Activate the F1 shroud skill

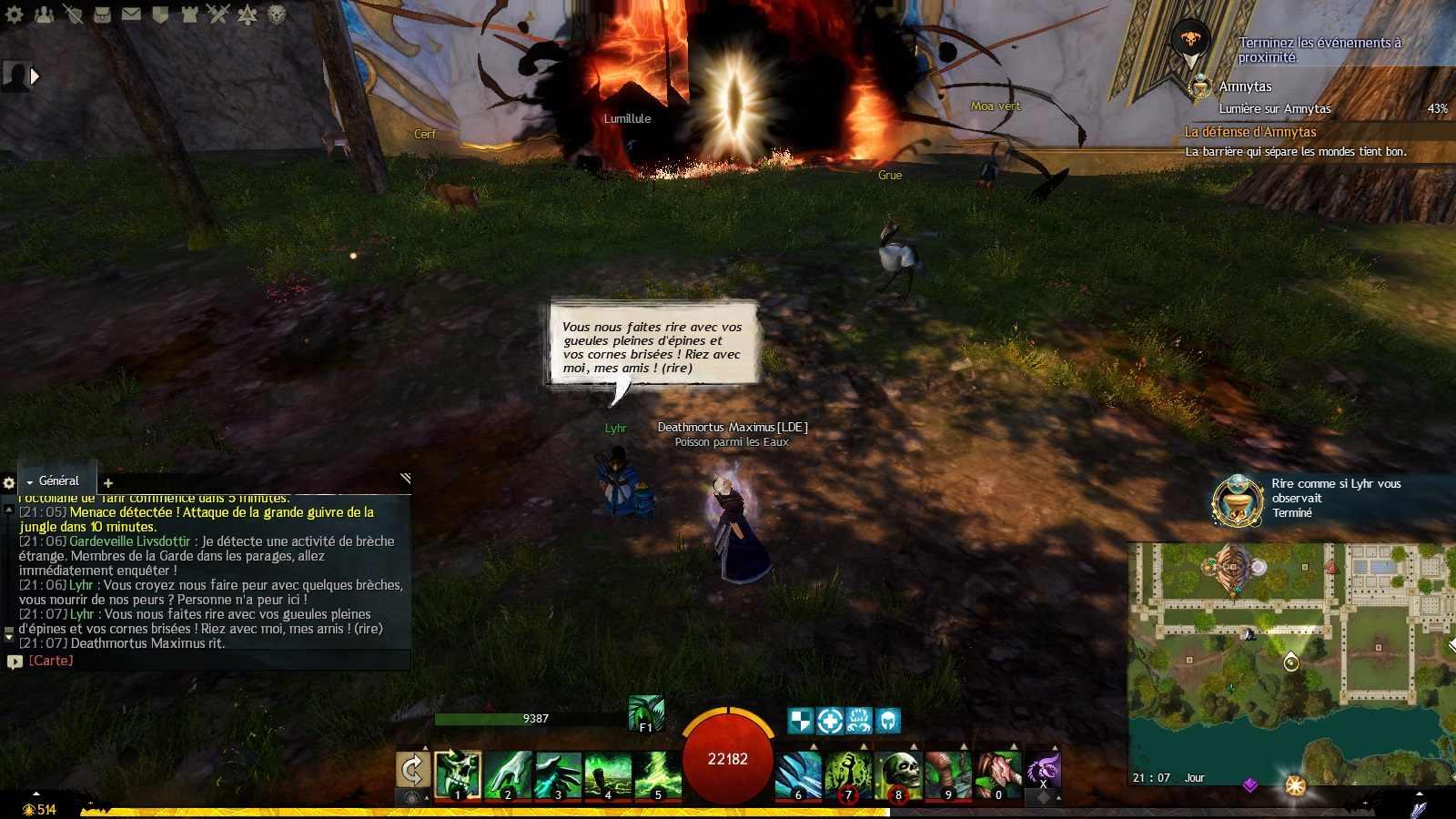click(x=646, y=713)
